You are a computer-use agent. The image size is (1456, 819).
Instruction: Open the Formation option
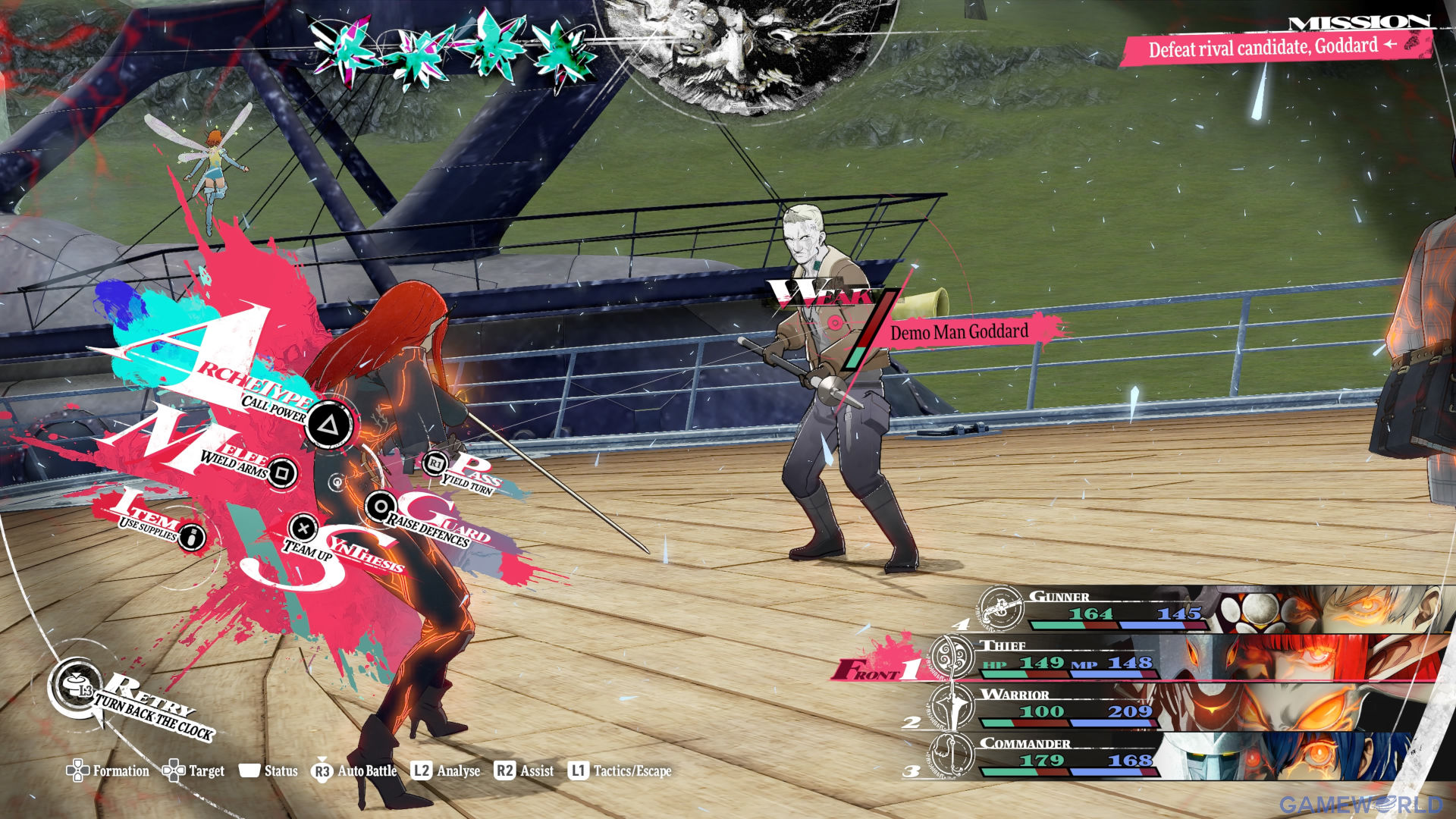108,771
